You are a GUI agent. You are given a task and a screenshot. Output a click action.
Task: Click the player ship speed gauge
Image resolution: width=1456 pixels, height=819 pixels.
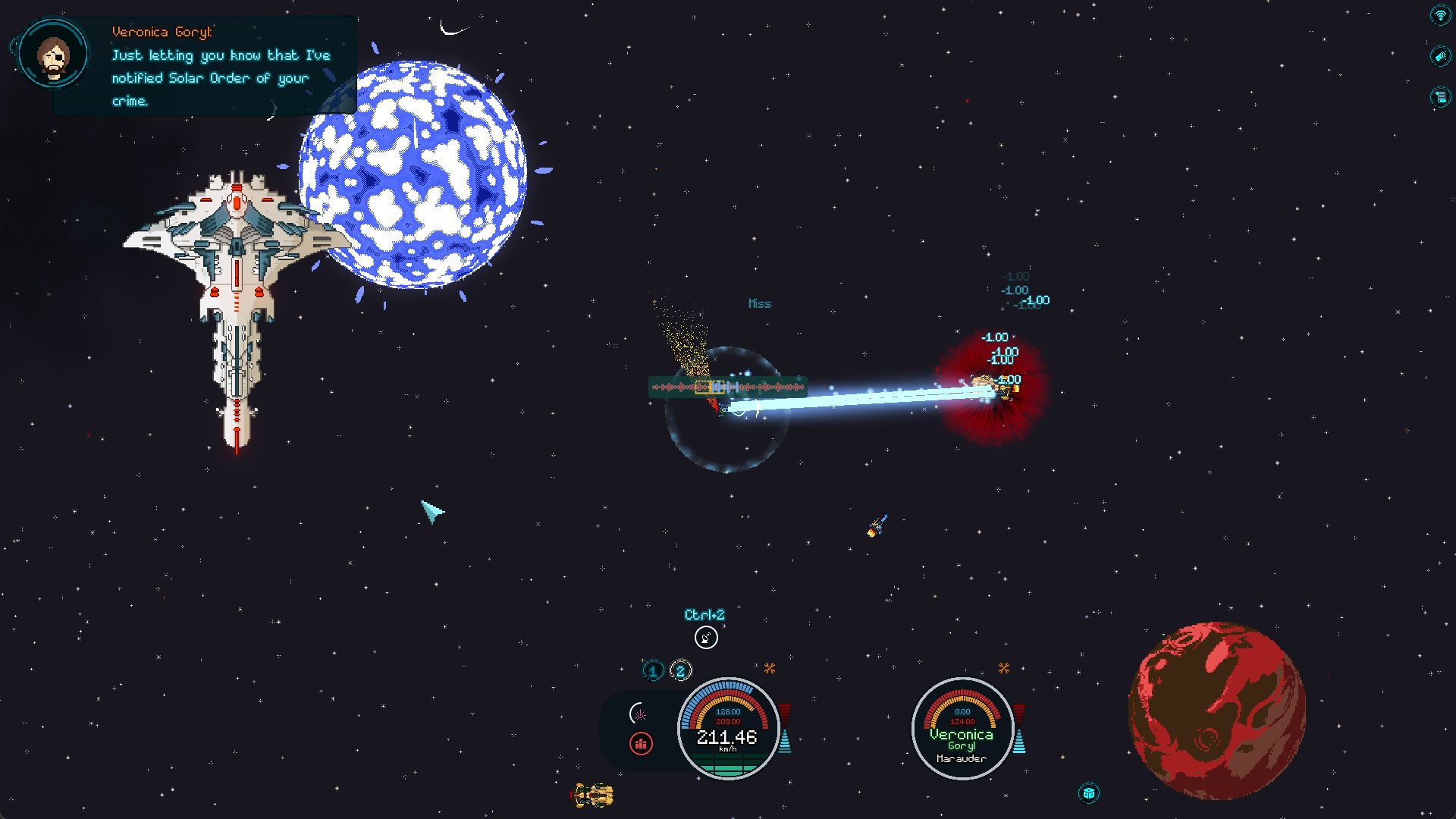[728, 729]
